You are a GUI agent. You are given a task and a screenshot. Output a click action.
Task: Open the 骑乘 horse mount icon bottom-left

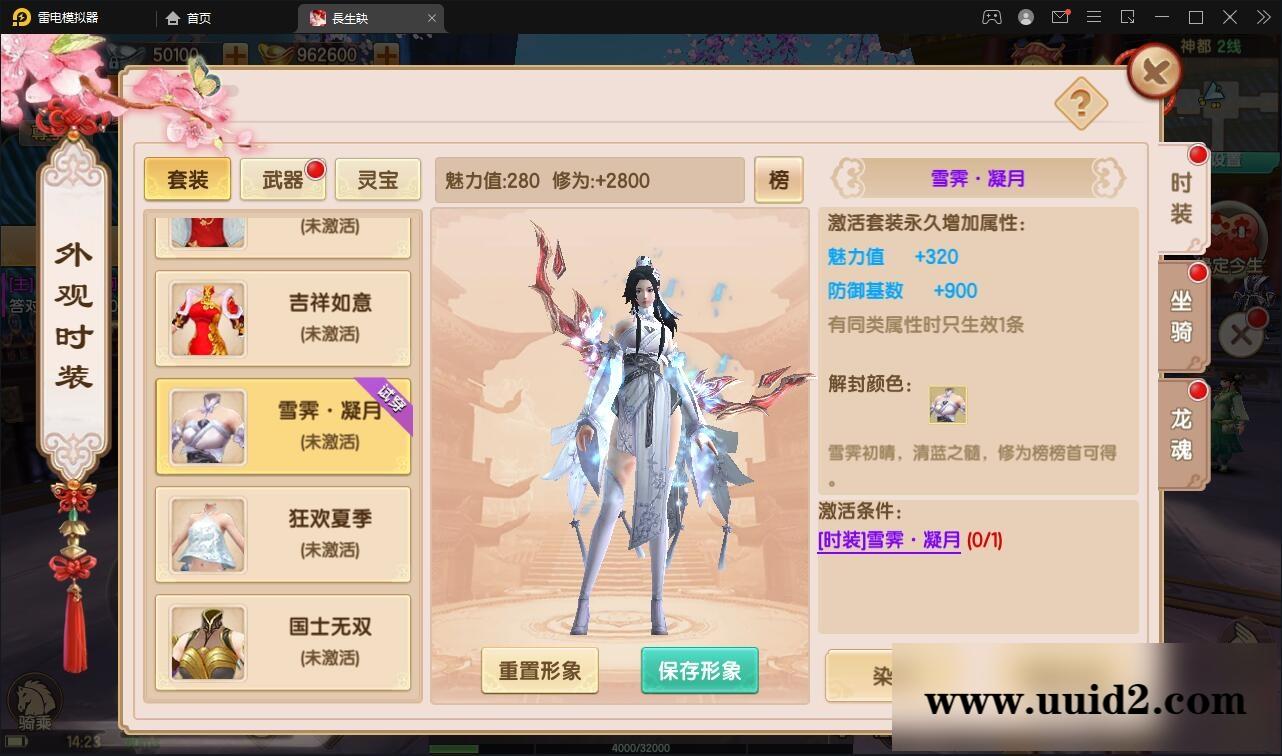[x=33, y=701]
